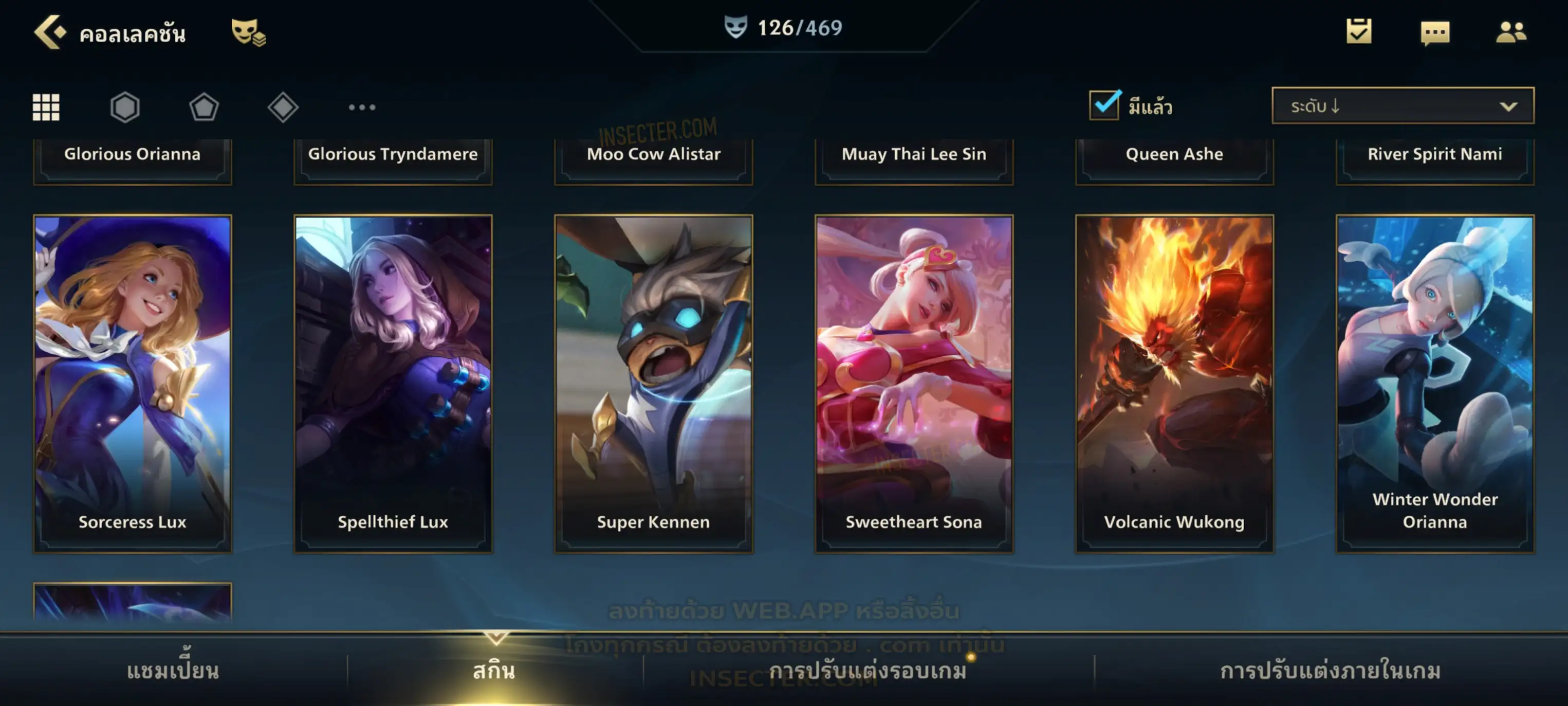Screen dimensions: 1568x706
Task: Filter skins by pentagon rarity icon
Action: pyautogui.click(x=204, y=107)
